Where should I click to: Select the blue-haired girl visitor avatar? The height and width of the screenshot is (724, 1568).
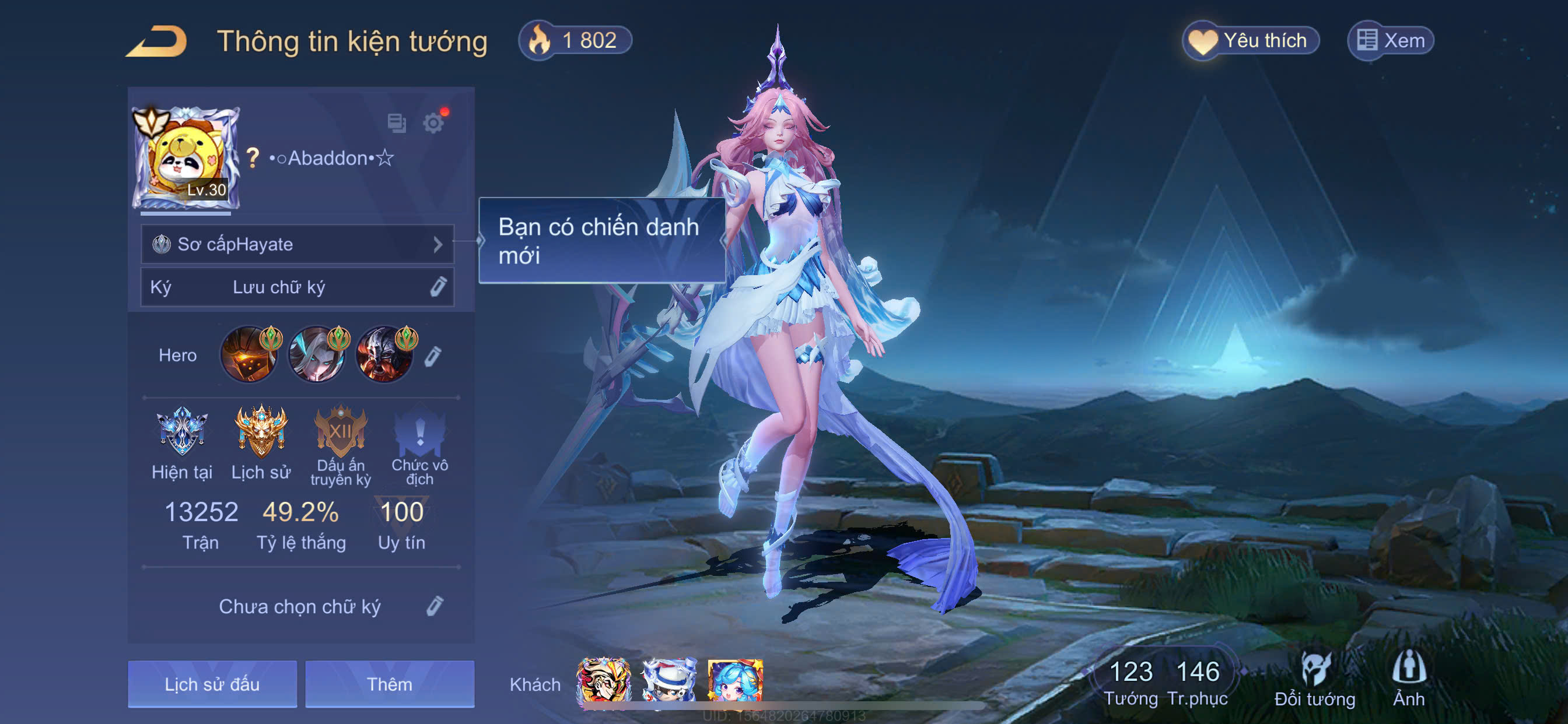(x=734, y=680)
